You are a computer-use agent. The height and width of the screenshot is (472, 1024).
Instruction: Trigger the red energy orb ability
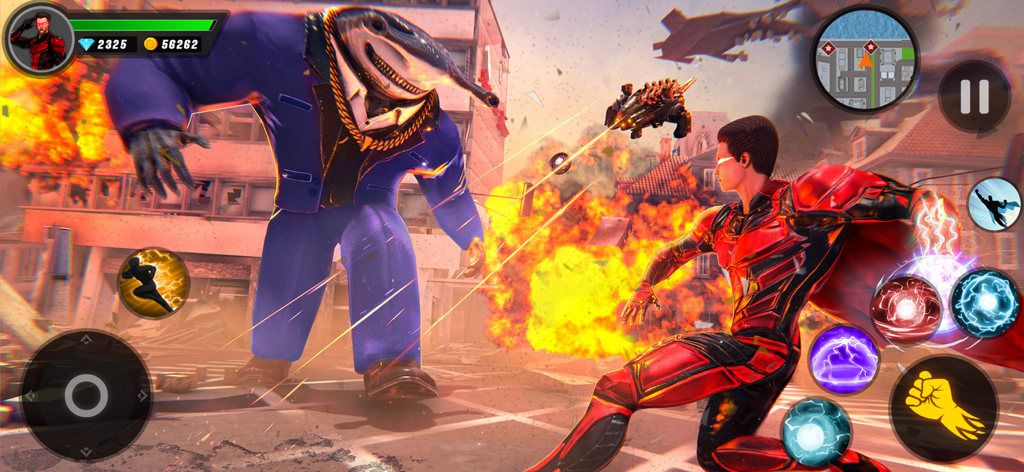coord(906,310)
